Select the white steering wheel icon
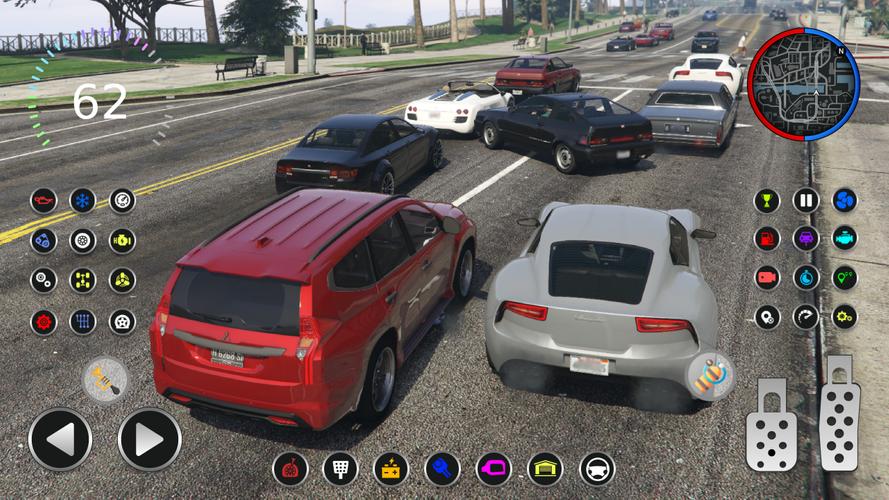Image resolution: width=889 pixels, height=500 pixels. pos(597,468)
